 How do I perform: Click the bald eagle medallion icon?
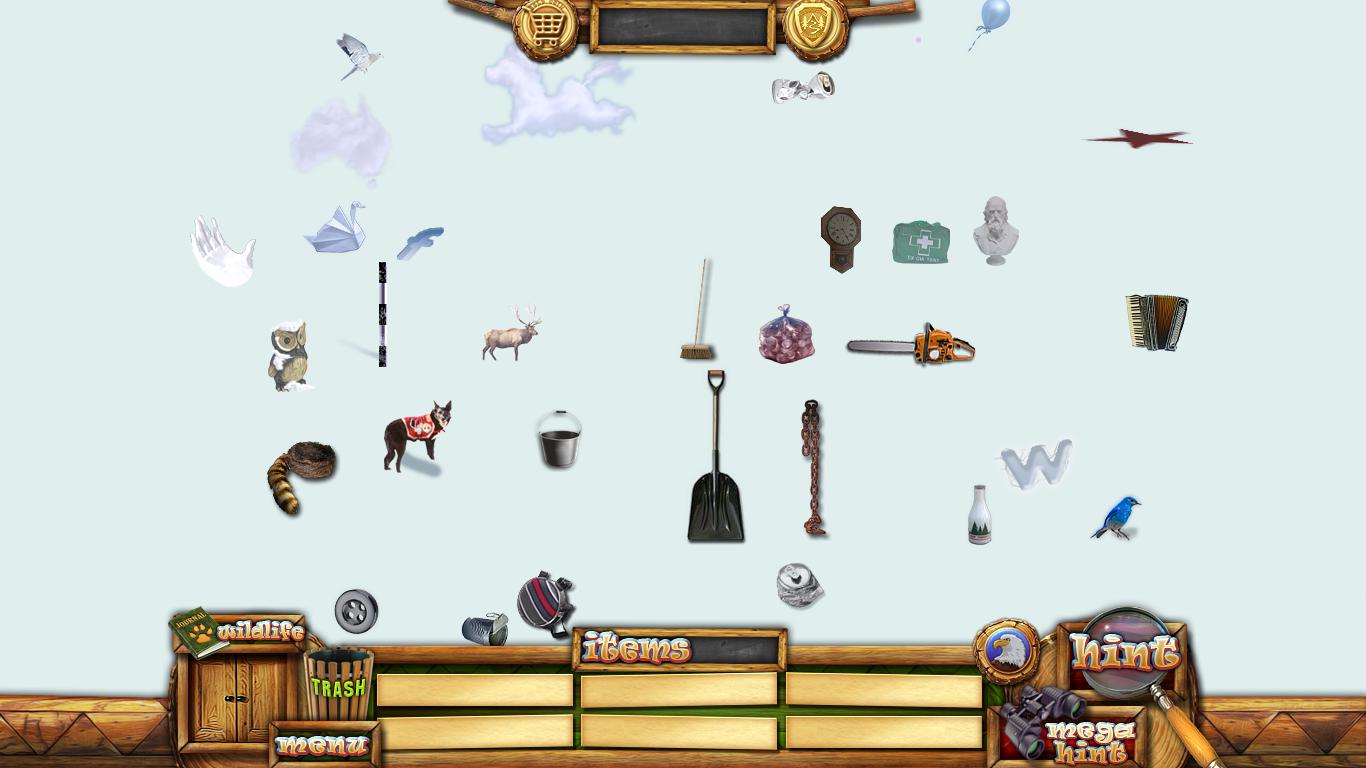click(1006, 651)
